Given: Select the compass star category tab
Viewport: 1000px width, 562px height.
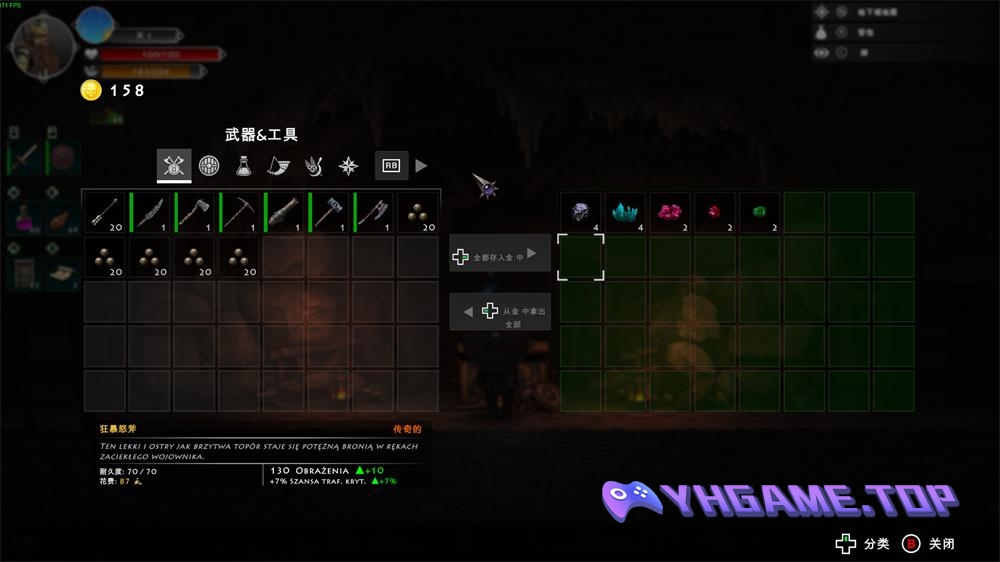Looking at the screenshot, I should click(x=348, y=165).
